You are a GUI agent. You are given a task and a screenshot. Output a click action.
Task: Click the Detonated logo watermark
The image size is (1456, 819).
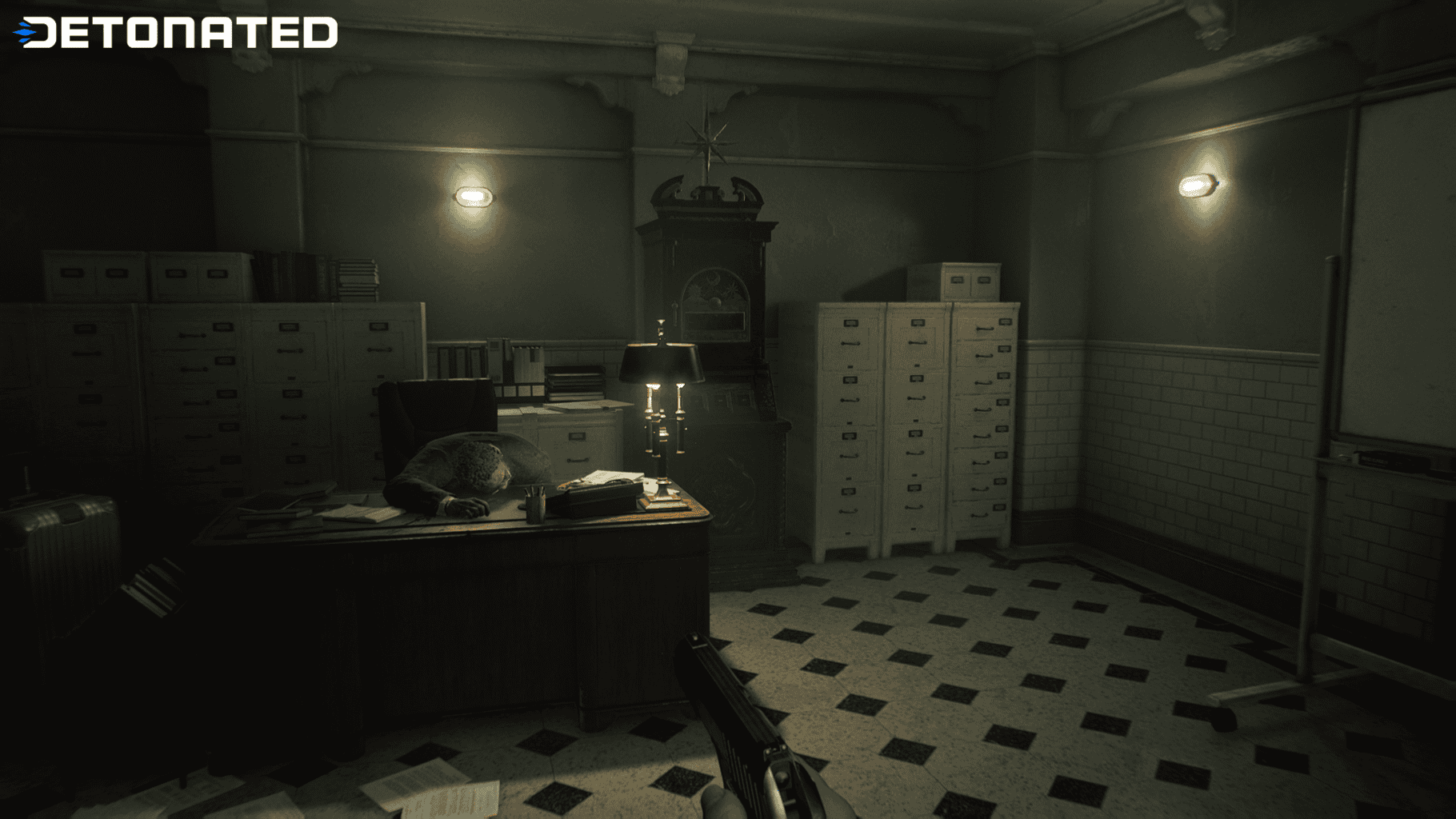pos(176,33)
